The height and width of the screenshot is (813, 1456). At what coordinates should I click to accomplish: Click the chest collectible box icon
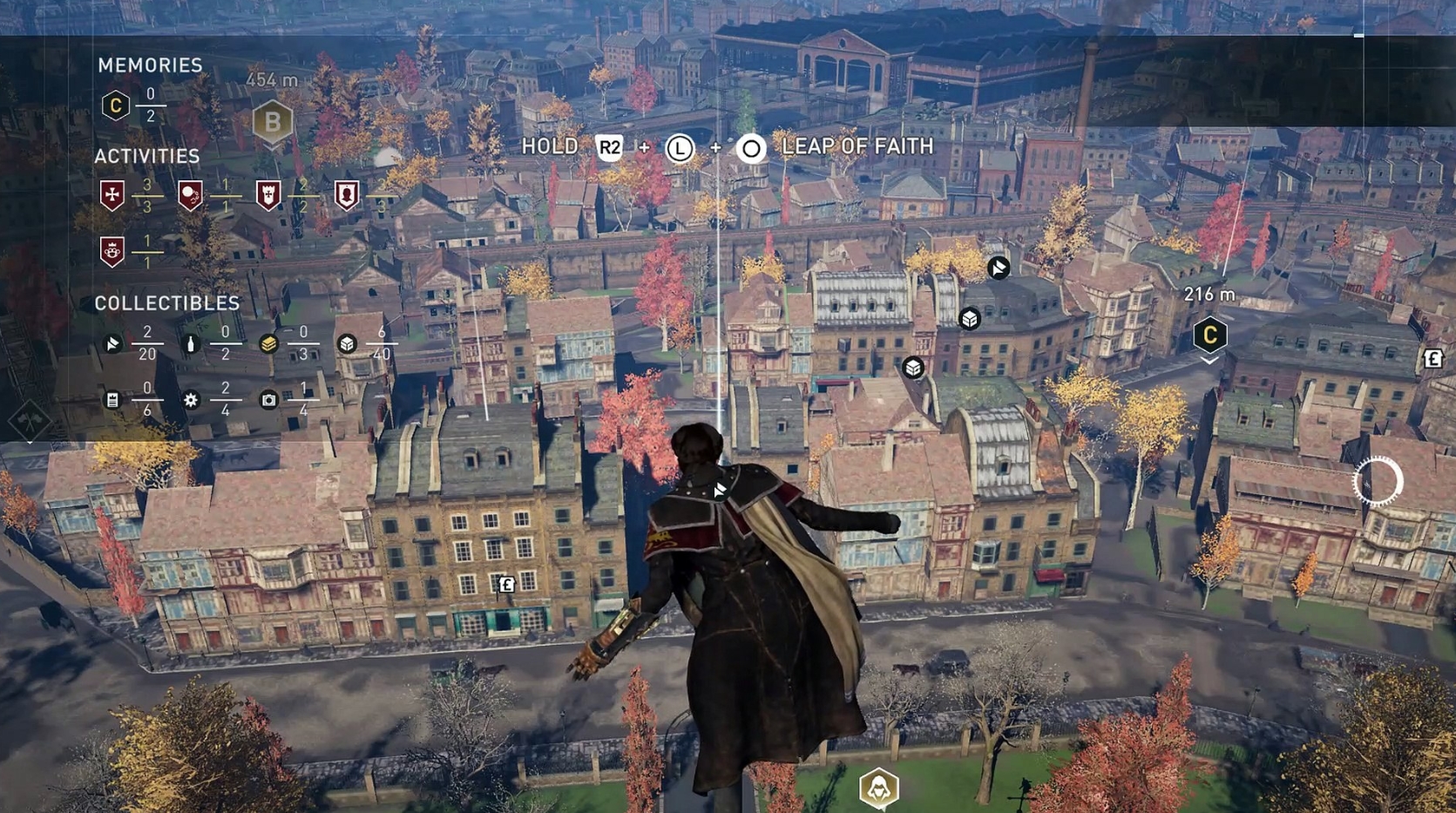click(x=346, y=343)
